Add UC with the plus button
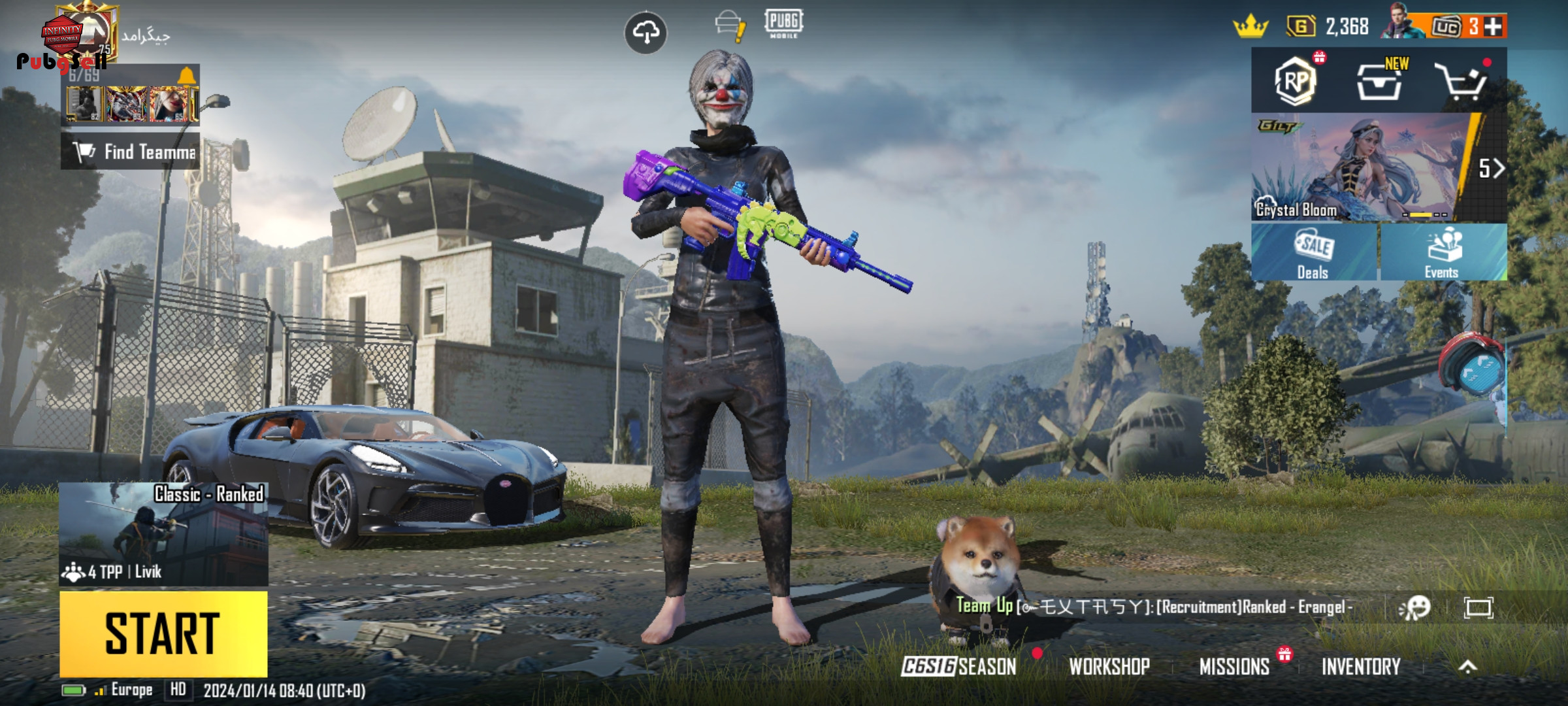This screenshot has height=706, width=1568. [1494, 26]
